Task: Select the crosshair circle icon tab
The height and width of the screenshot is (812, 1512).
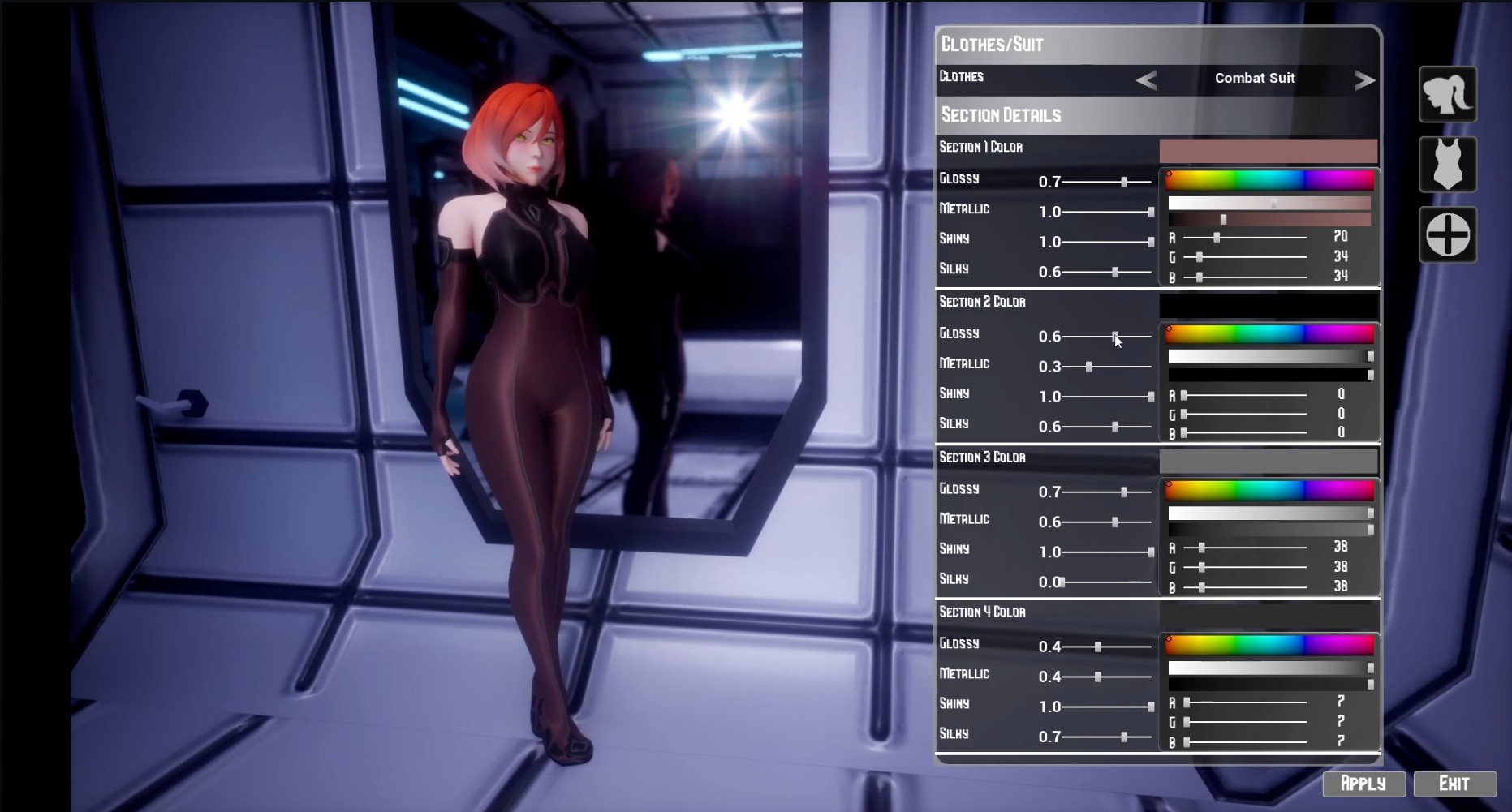Action: (1447, 235)
